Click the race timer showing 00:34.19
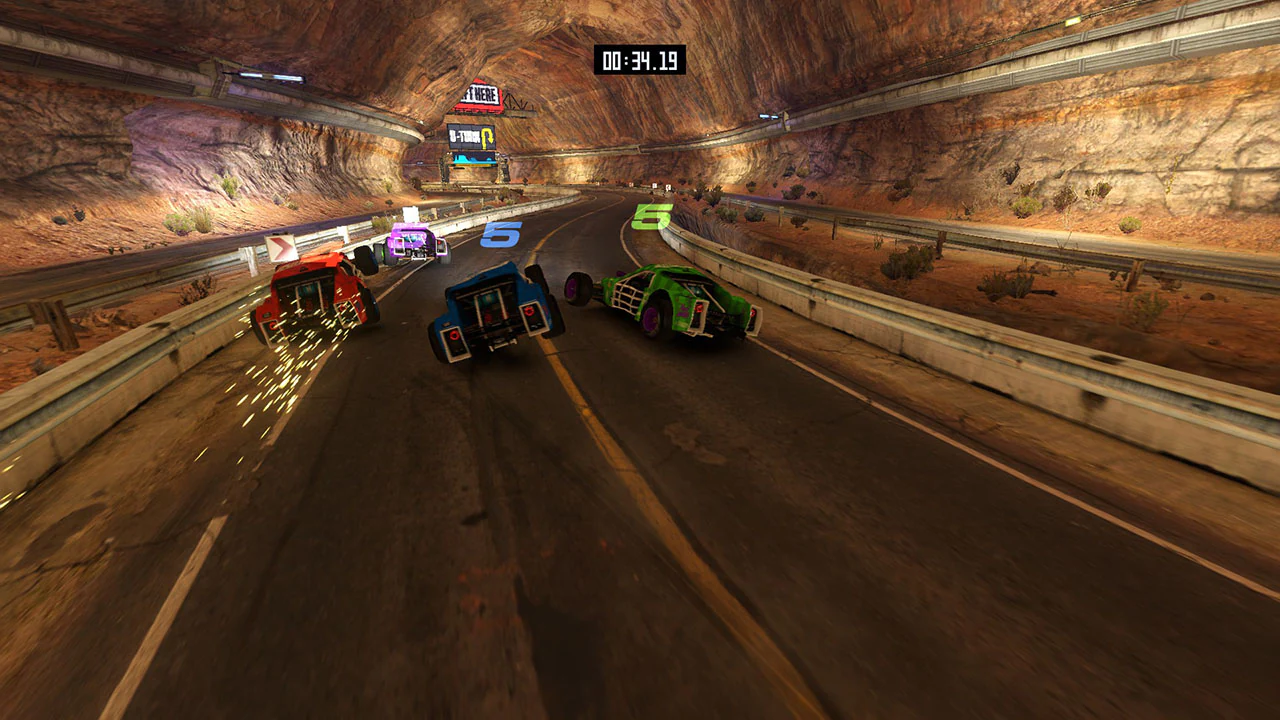This screenshot has height=720, width=1280. (640, 60)
